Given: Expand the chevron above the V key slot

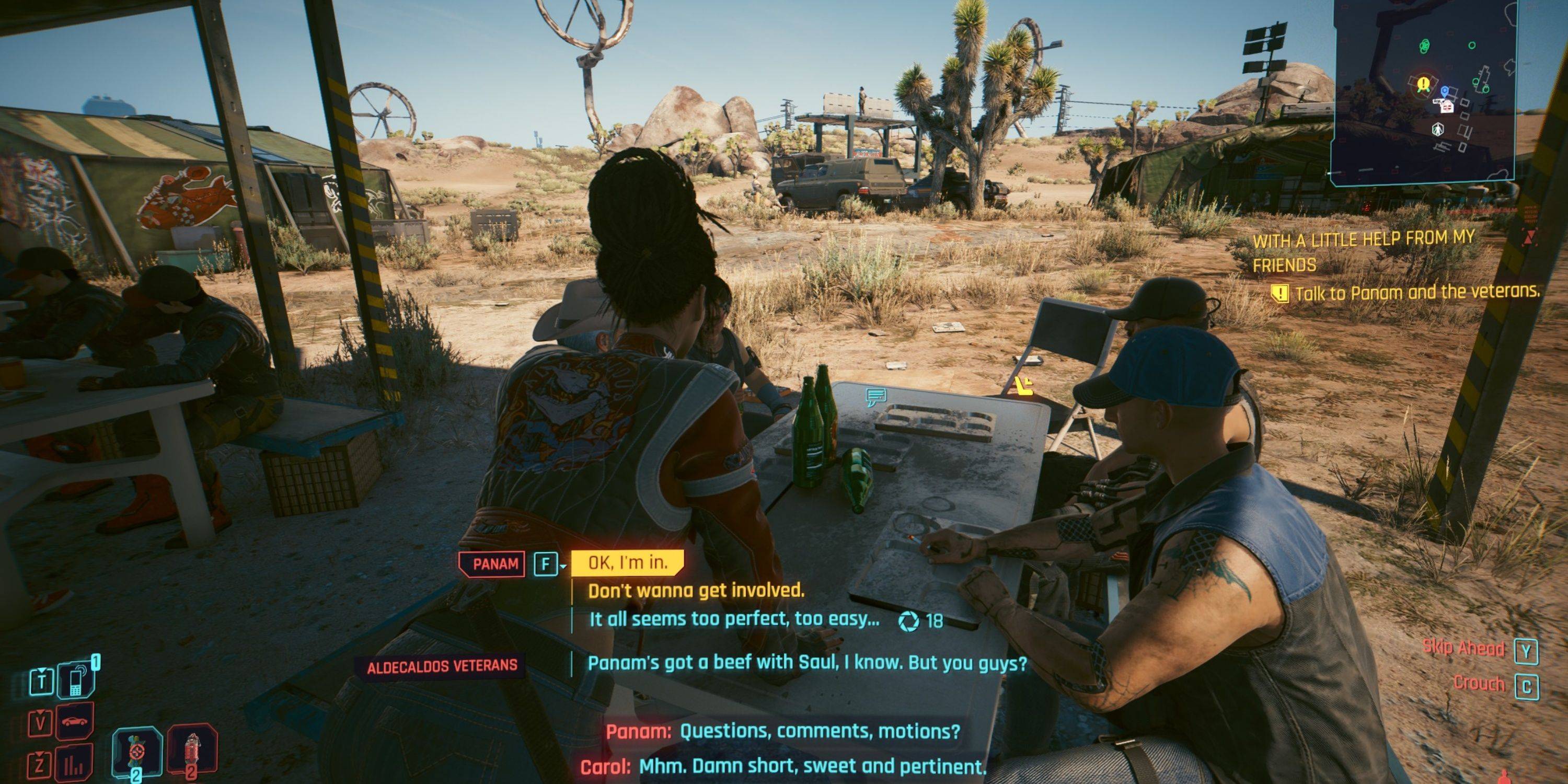Looking at the screenshot, I should click(40, 713).
